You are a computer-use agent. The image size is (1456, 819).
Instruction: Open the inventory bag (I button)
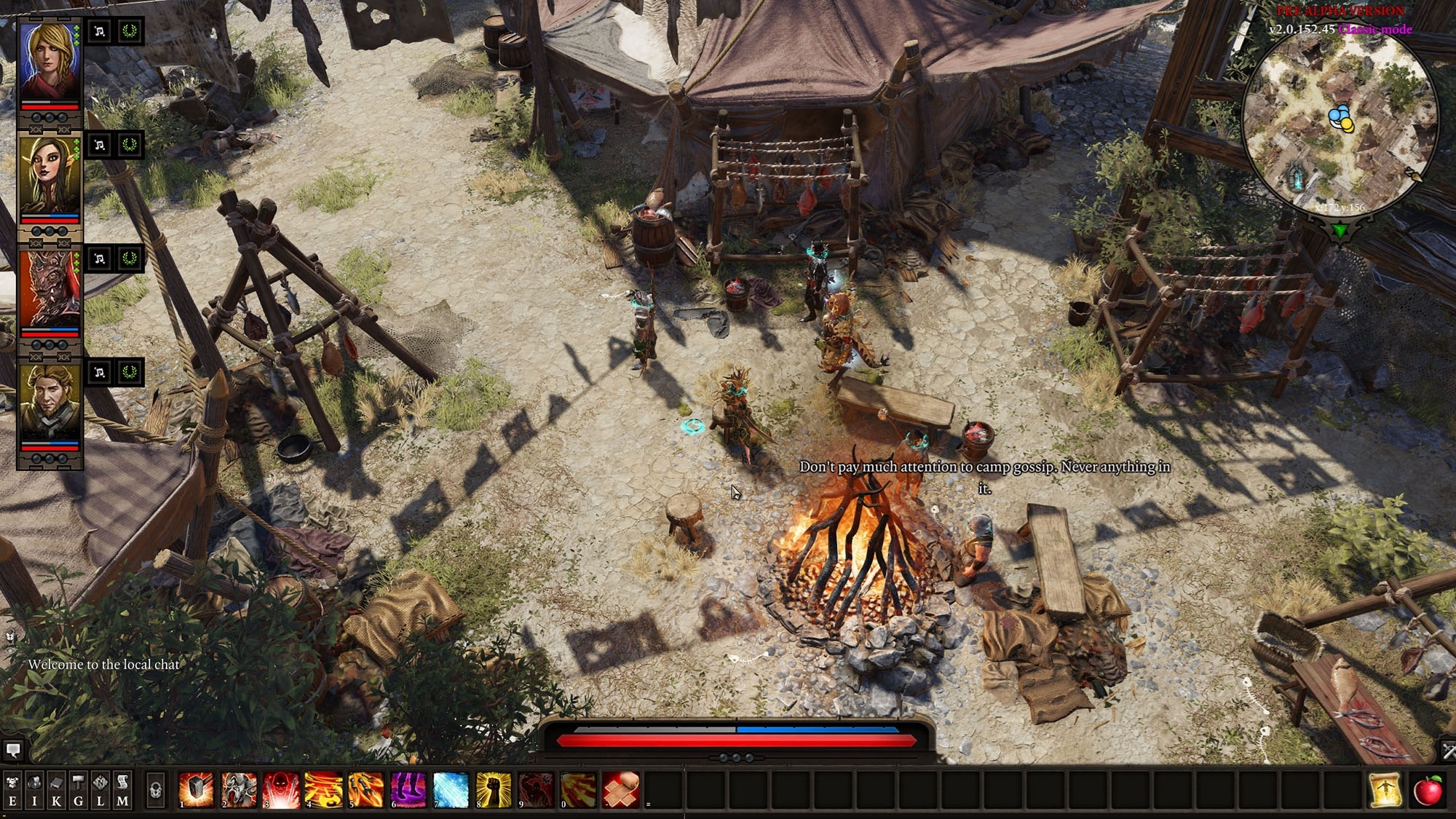(34, 790)
